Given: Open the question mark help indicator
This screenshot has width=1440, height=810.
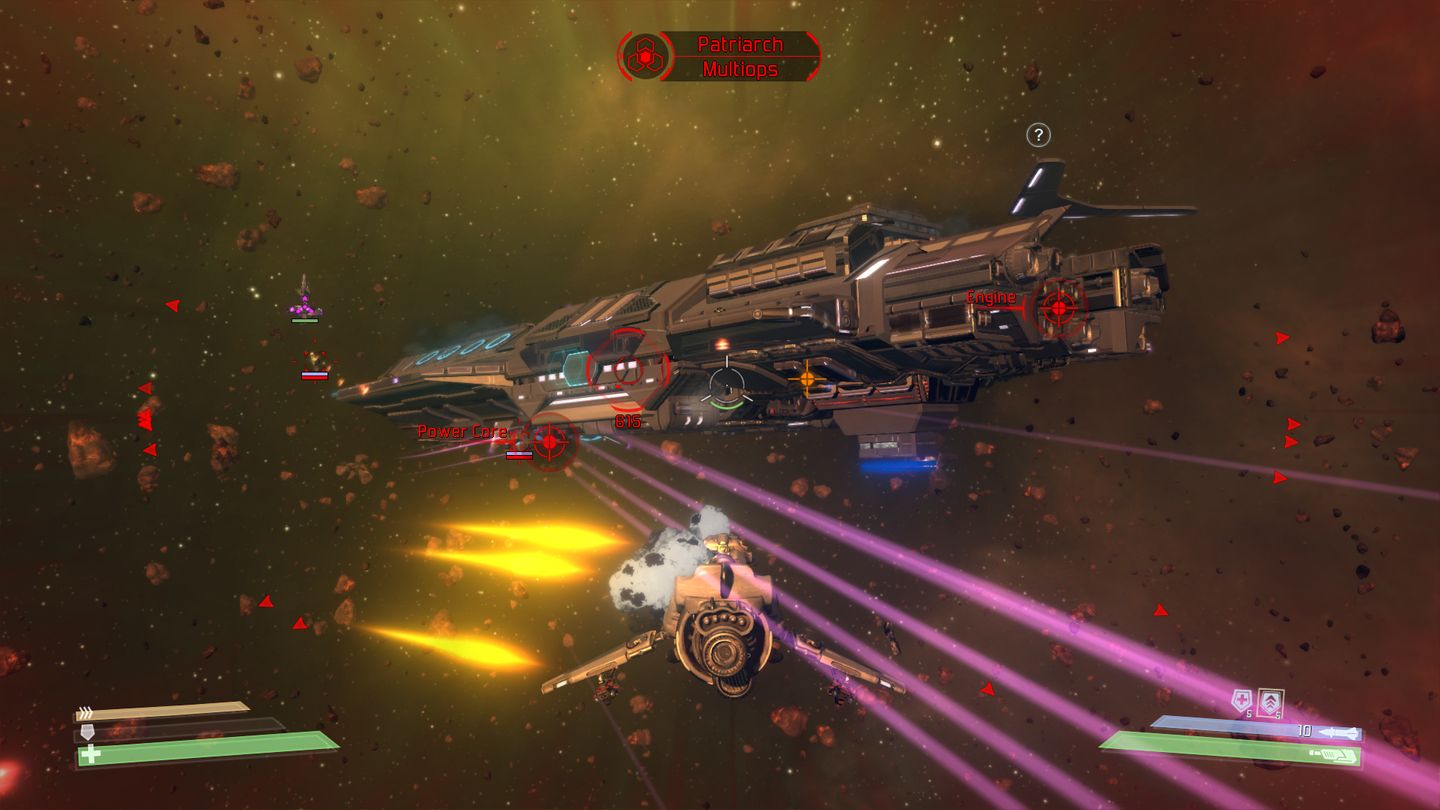Looking at the screenshot, I should click(1037, 134).
